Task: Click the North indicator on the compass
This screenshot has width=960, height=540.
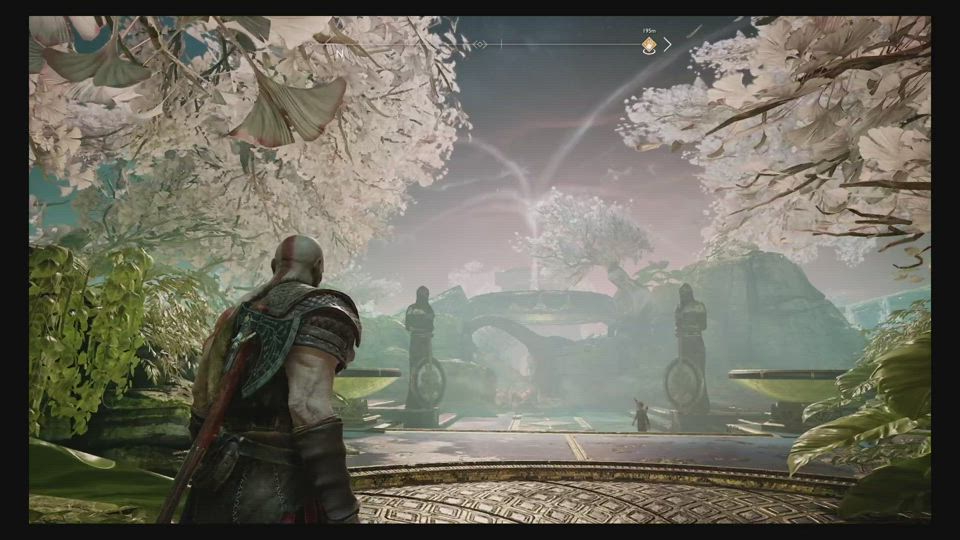Action: coord(339,52)
